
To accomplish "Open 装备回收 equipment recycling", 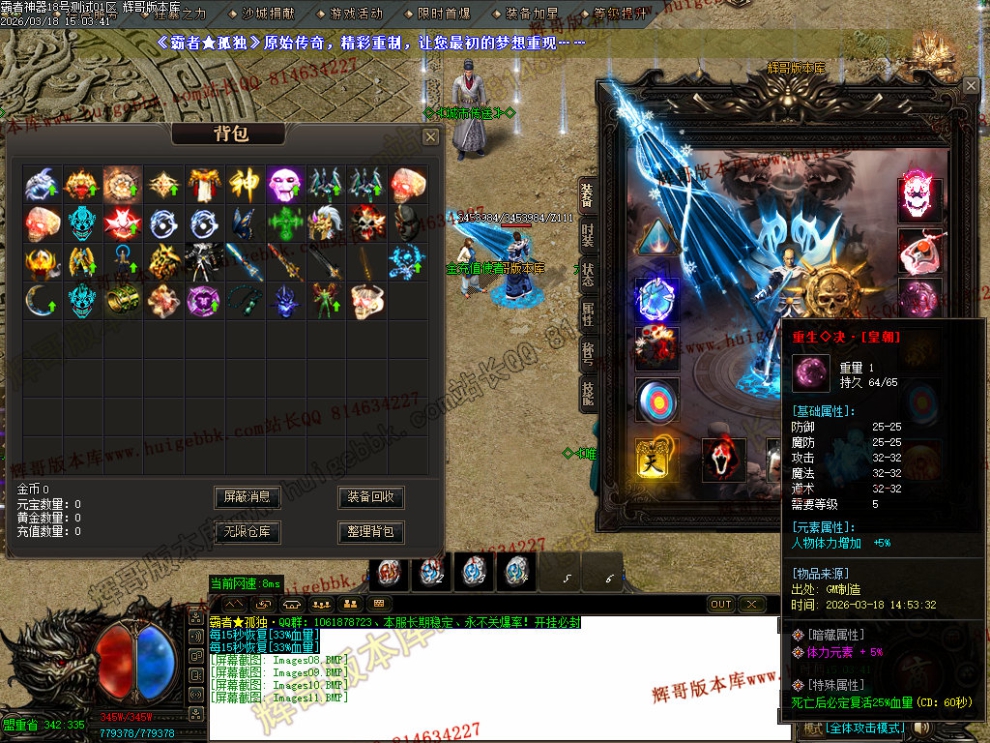I will (371, 497).
